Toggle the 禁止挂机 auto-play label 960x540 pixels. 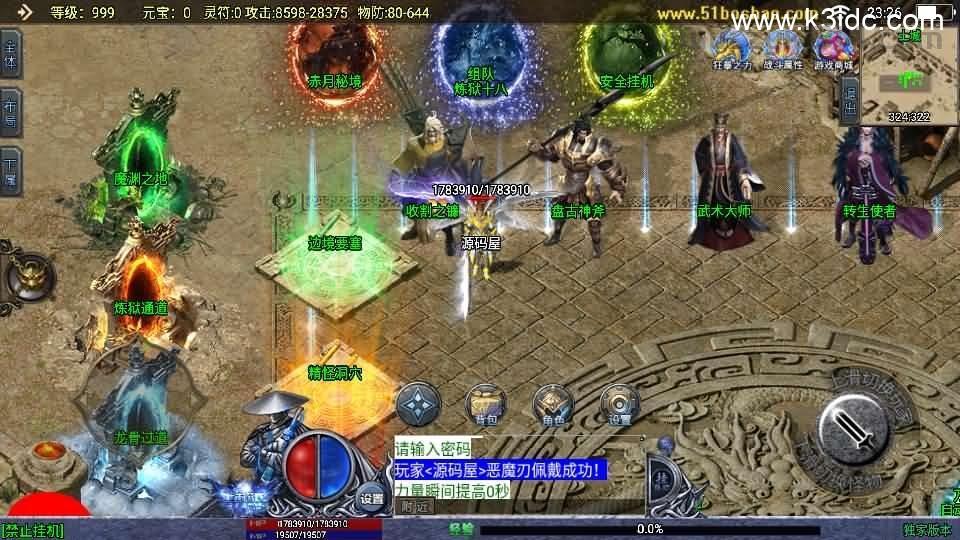[x=33, y=529]
